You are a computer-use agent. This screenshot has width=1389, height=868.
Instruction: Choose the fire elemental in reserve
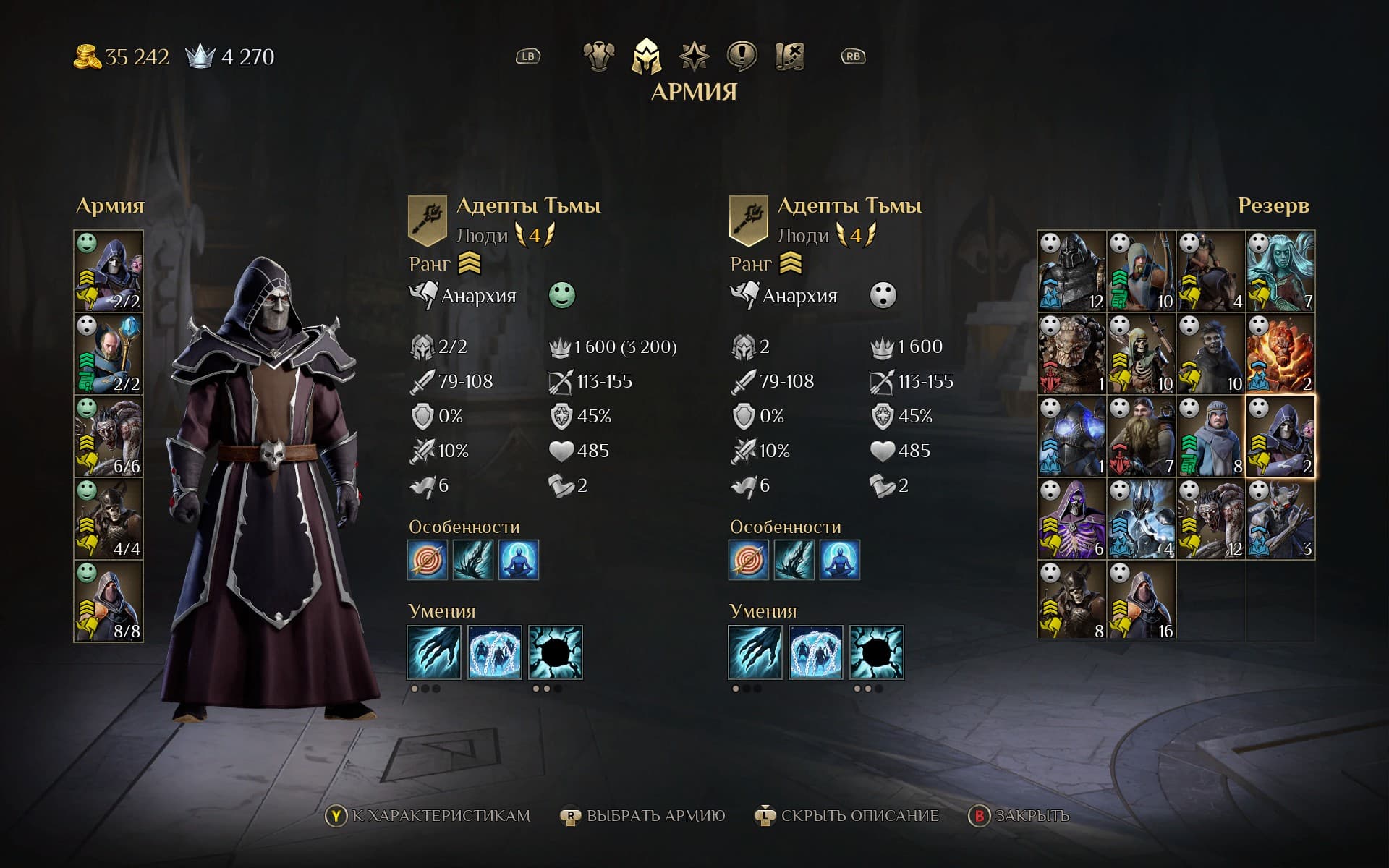1280,354
